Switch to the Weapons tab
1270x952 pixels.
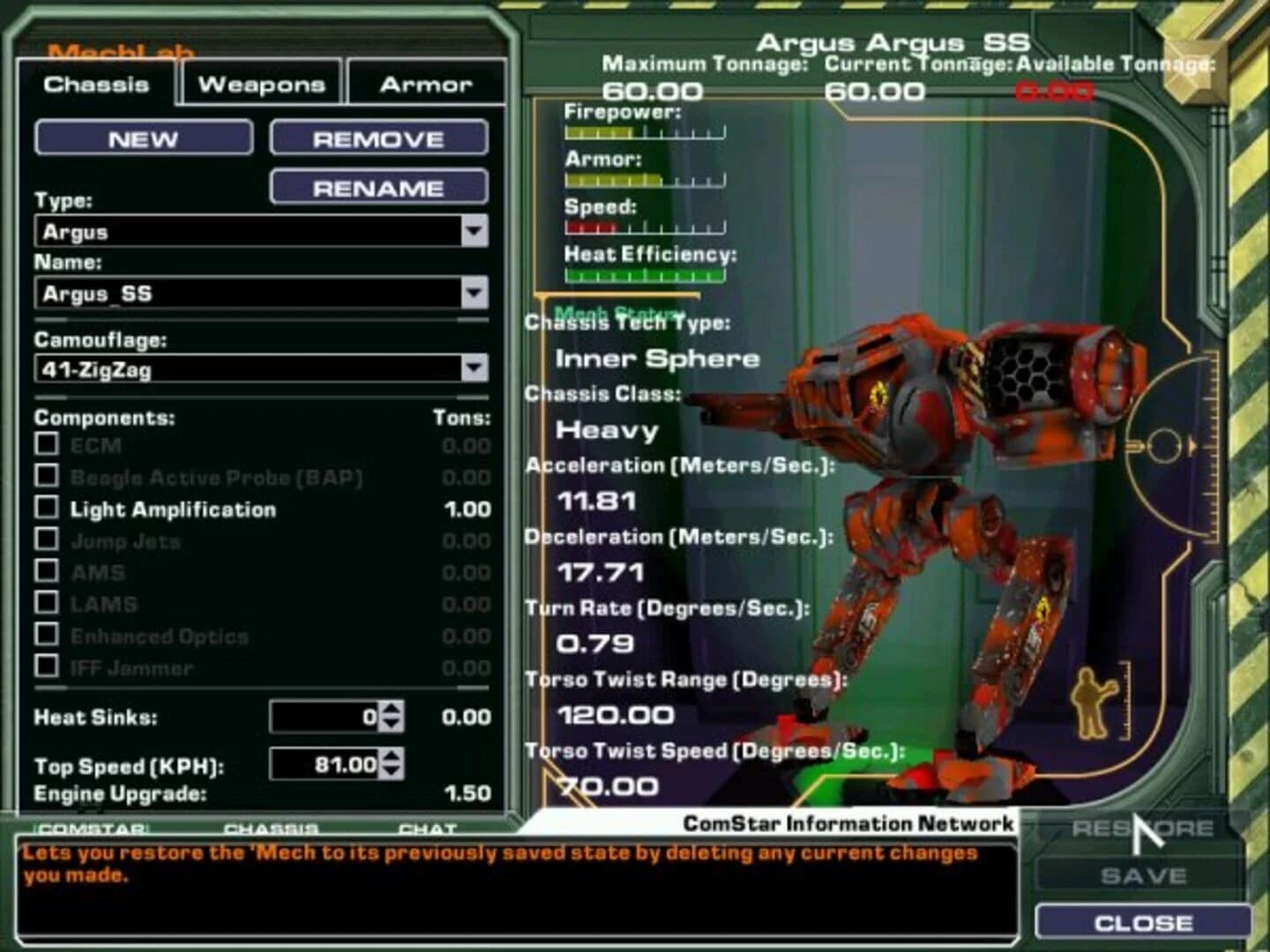coord(260,84)
